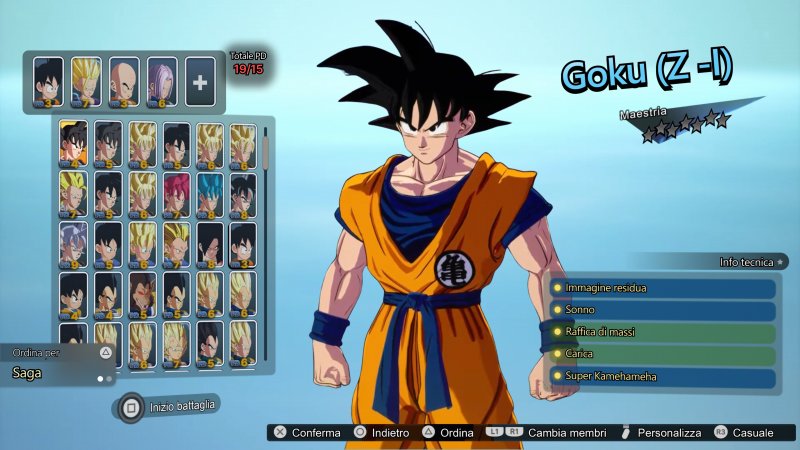Add a team member with the plus slot
This screenshot has width=800, height=450.
(200, 81)
